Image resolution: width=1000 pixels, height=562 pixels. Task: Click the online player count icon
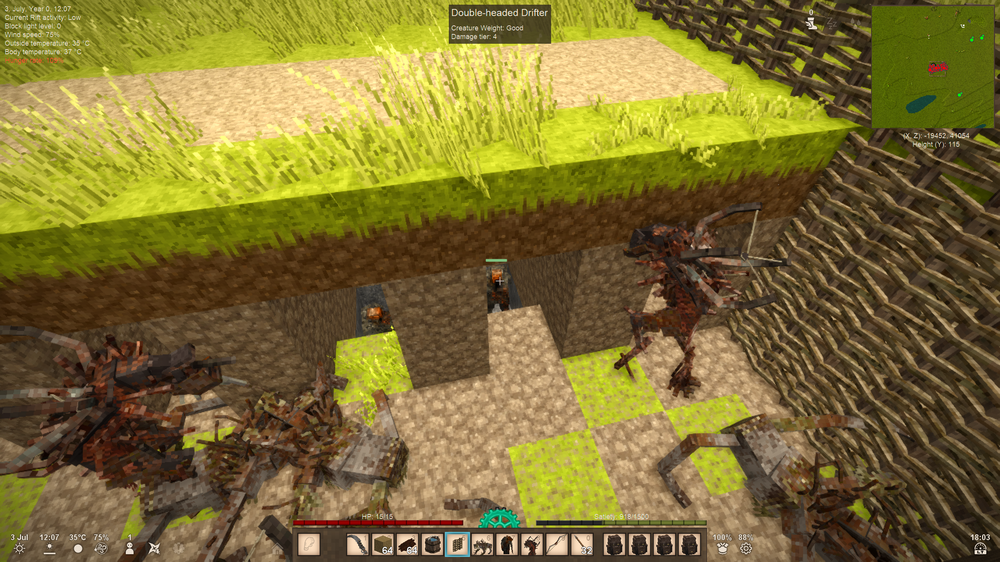click(129, 549)
